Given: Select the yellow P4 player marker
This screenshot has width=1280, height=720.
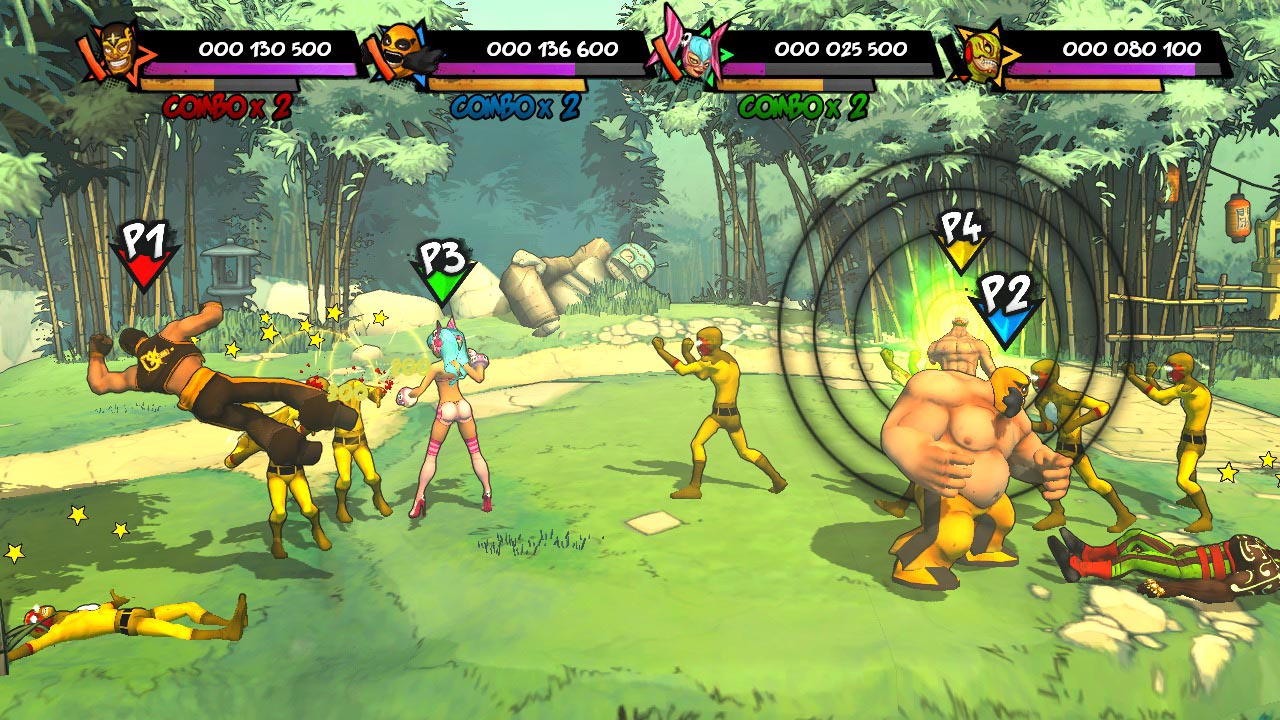Looking at the screenshot, I should click(x=960, y=240).
